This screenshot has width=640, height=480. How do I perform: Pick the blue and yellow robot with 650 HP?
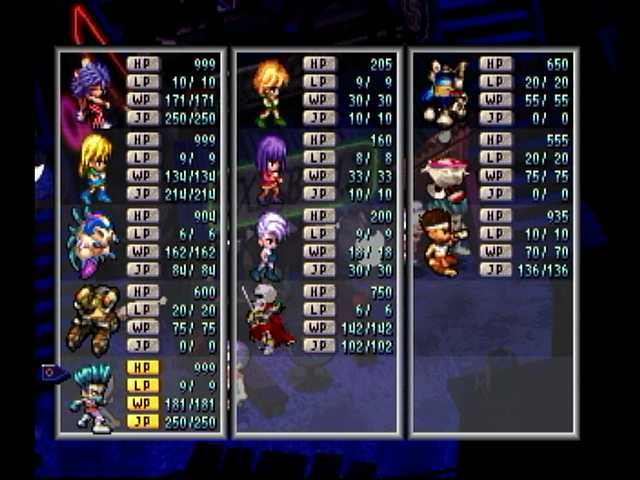click(446, 92)
